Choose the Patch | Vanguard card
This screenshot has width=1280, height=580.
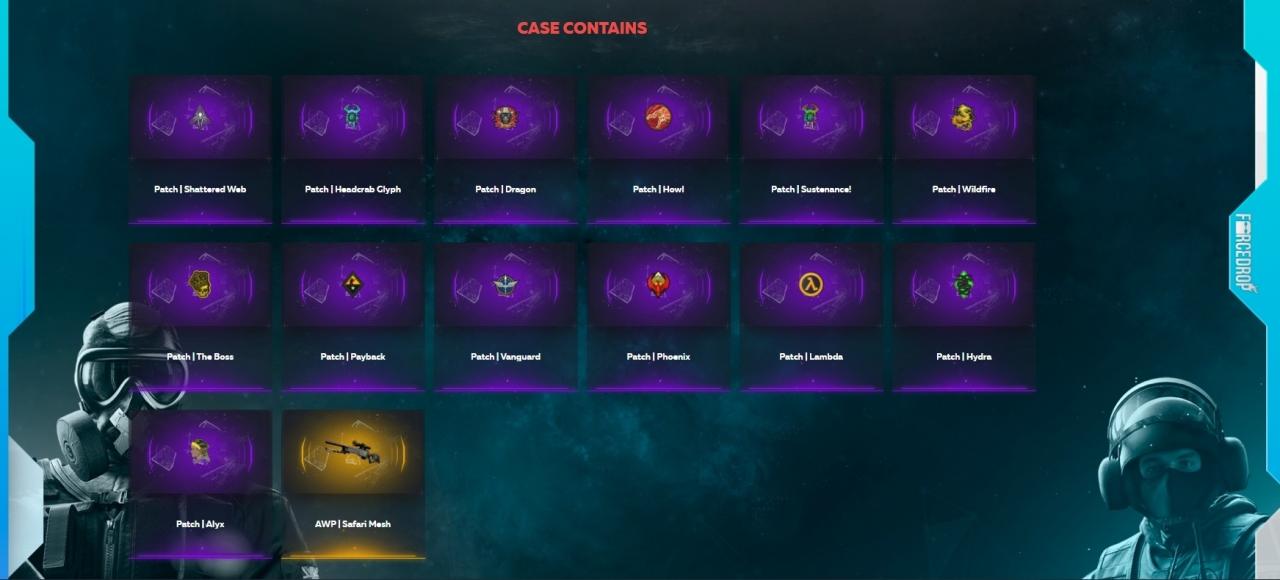pyautogui.click(x=506, y=315)
